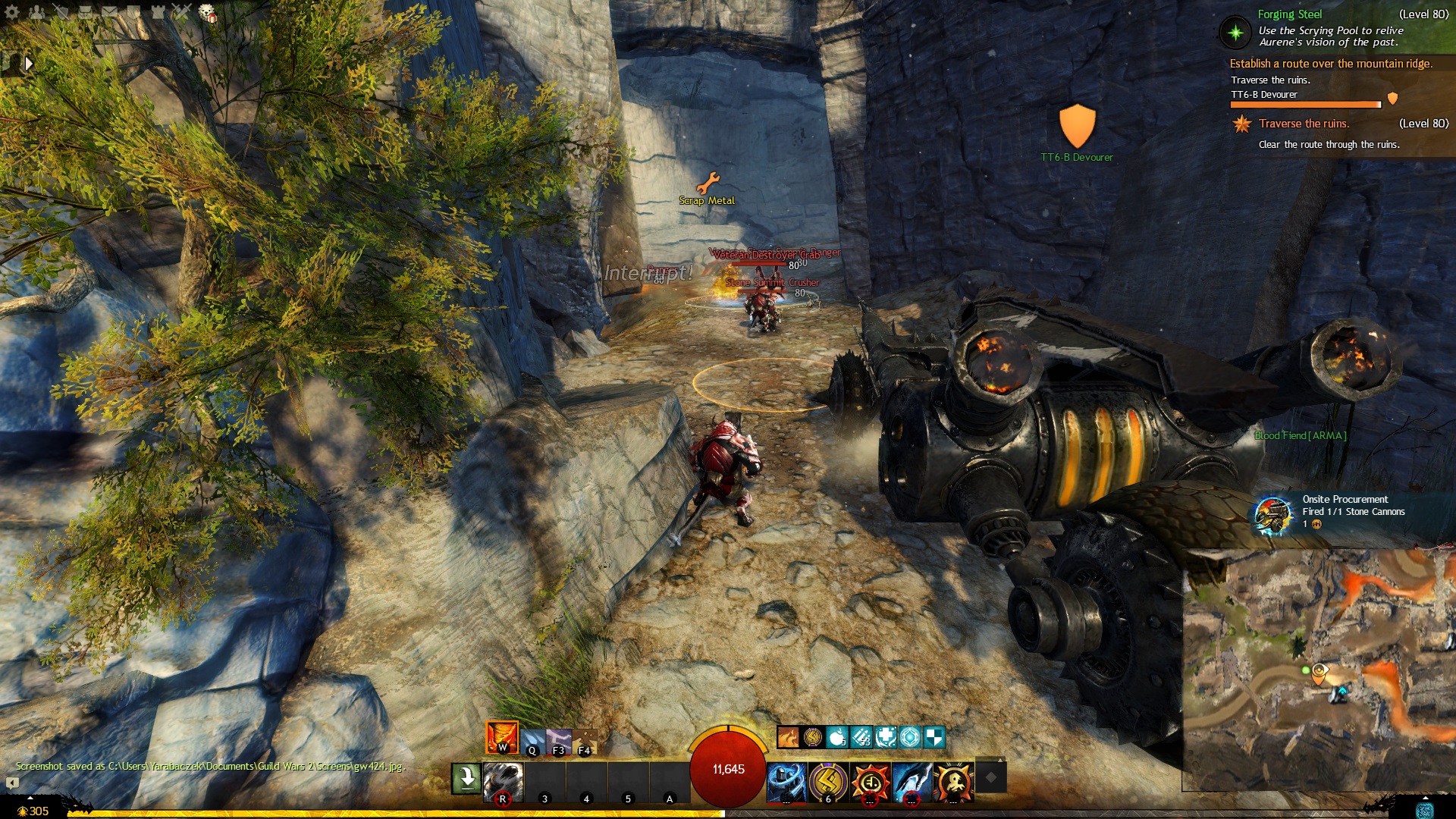This screenshot has width=1456, height=819.
Task: Expand the party panel arrow
Action: pyautogui.click(x=29, y=64)
